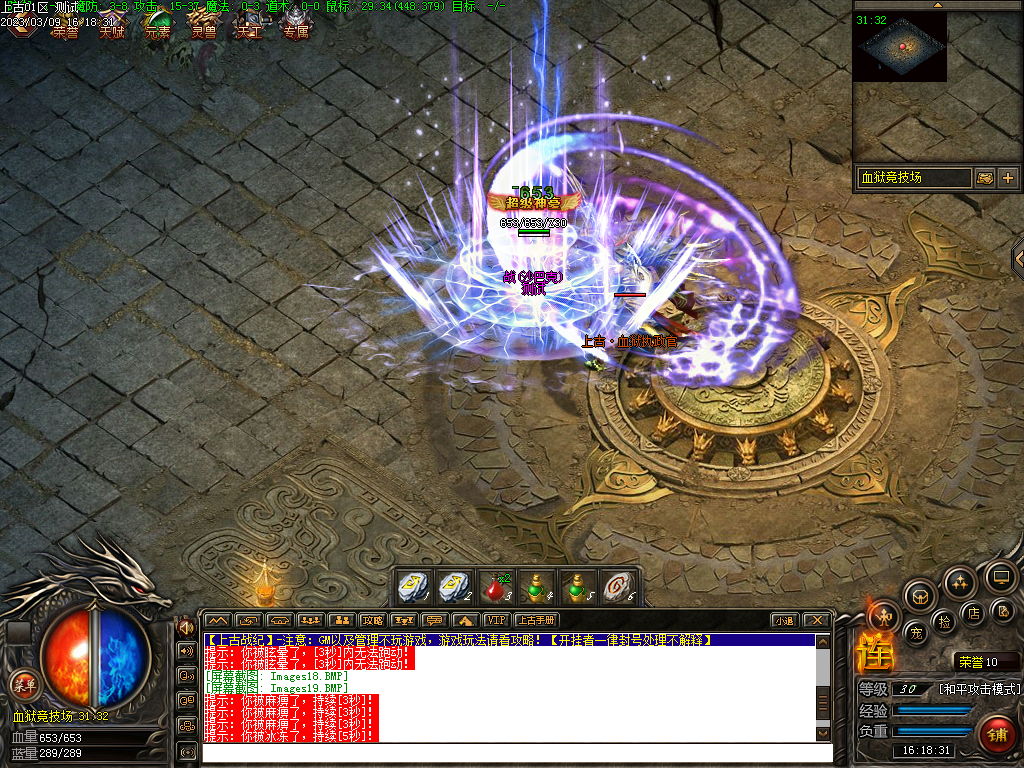The height and width of the screenshot is (768, 1024).
Task: Open the 元素 element menu
Action: tap(158, 25)
